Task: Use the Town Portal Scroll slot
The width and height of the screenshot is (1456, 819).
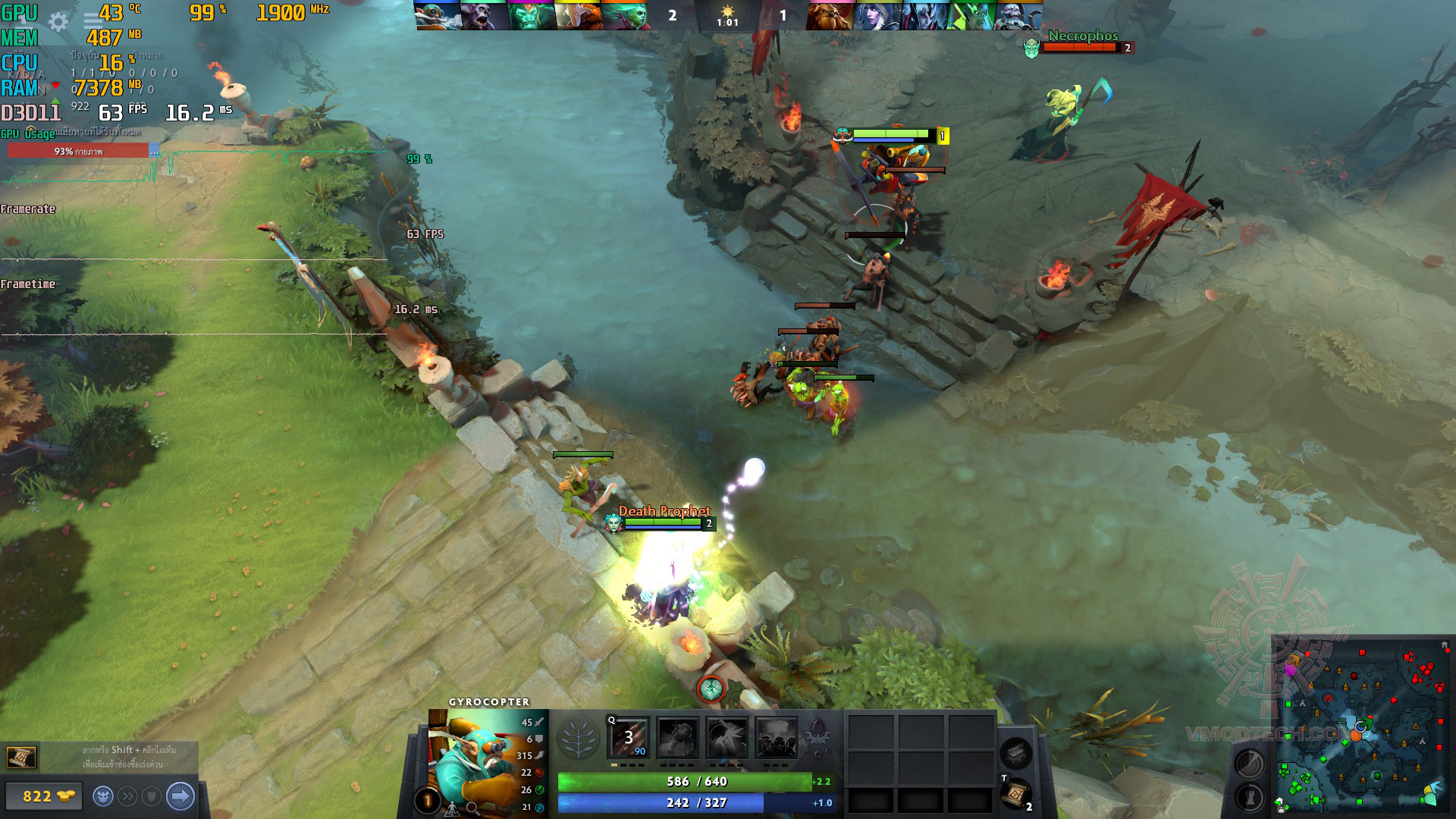Action: tap(1015, 794)
